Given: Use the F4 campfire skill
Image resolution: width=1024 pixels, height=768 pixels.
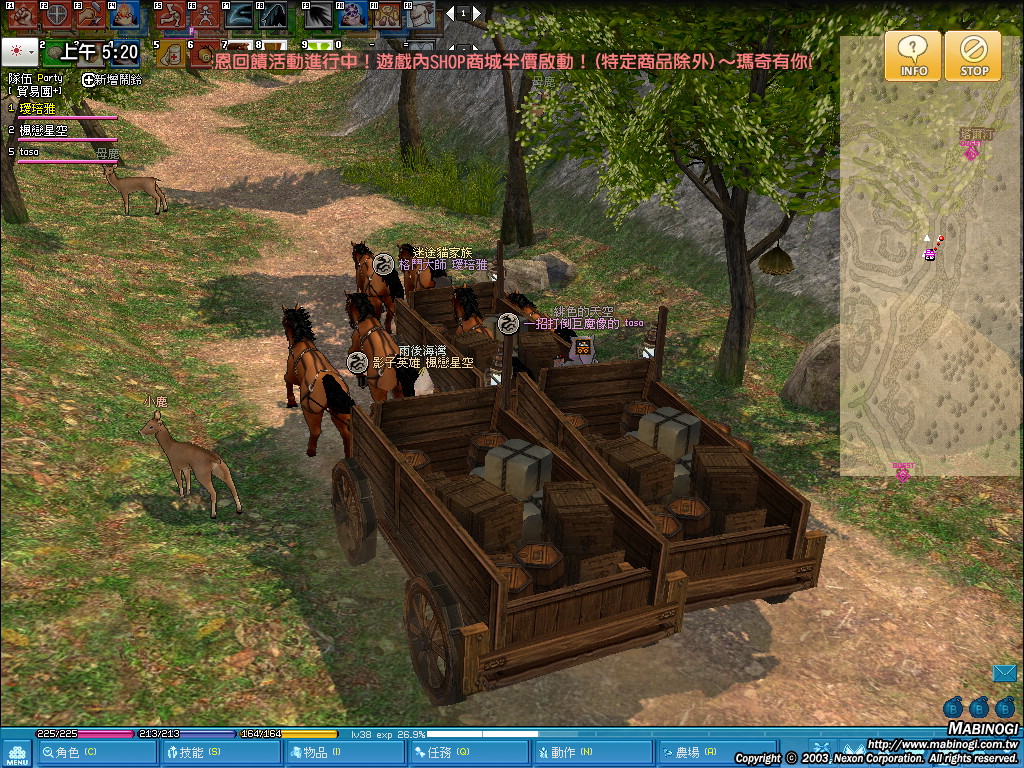Looking at the screenshot, I should [x=125, y=15].
